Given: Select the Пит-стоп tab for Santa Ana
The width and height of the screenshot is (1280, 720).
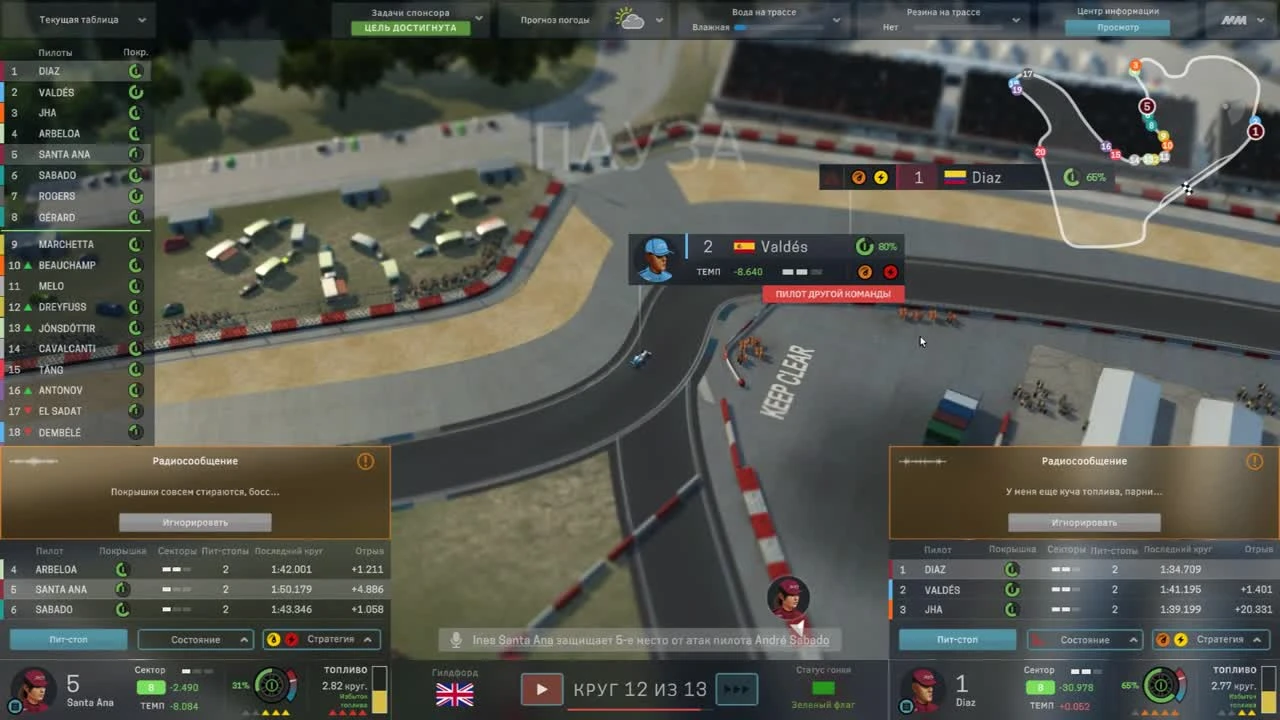Looking at the screenshot, I should (67, 639).
